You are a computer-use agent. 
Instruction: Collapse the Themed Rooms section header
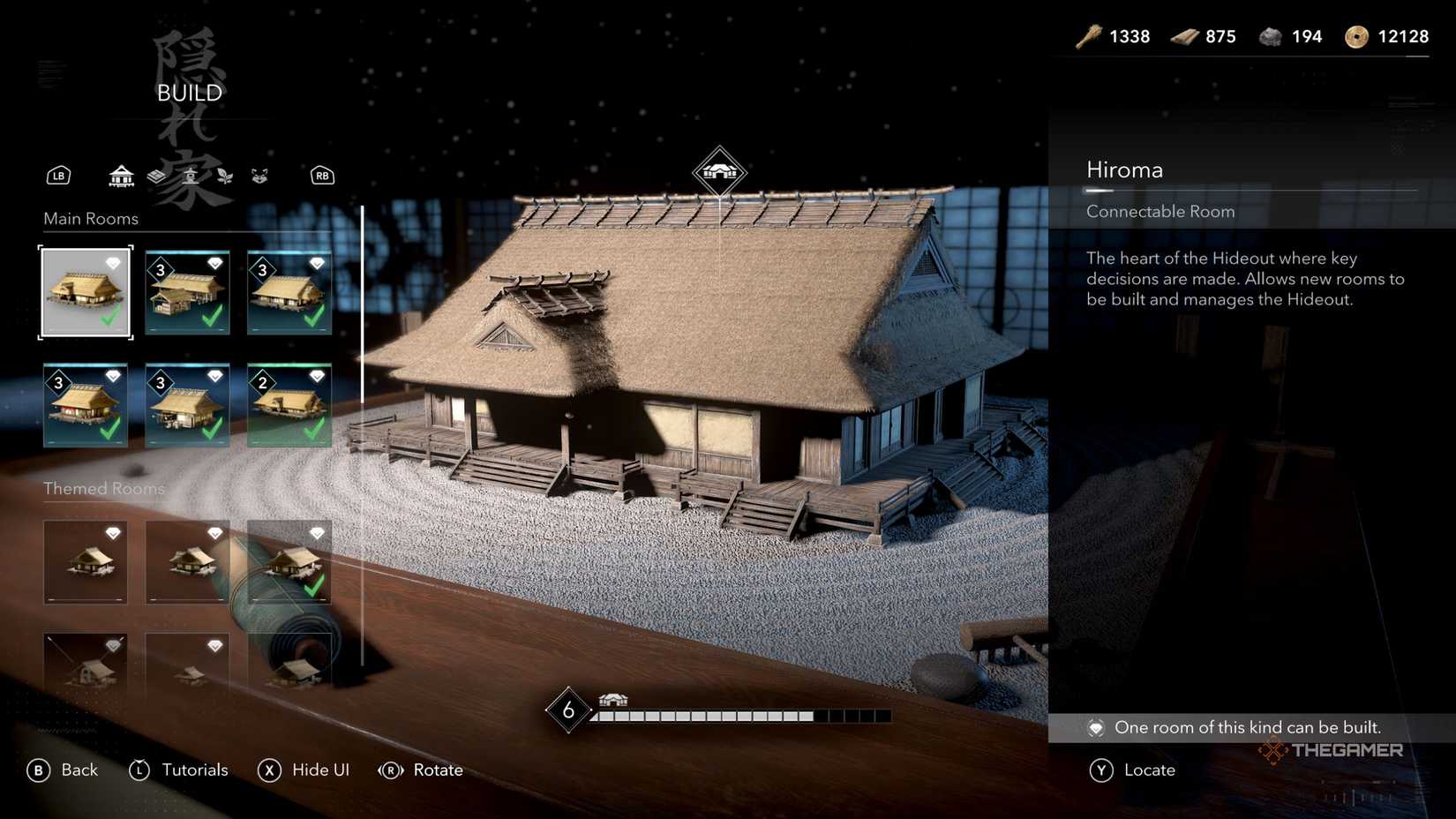click(104, 488)
